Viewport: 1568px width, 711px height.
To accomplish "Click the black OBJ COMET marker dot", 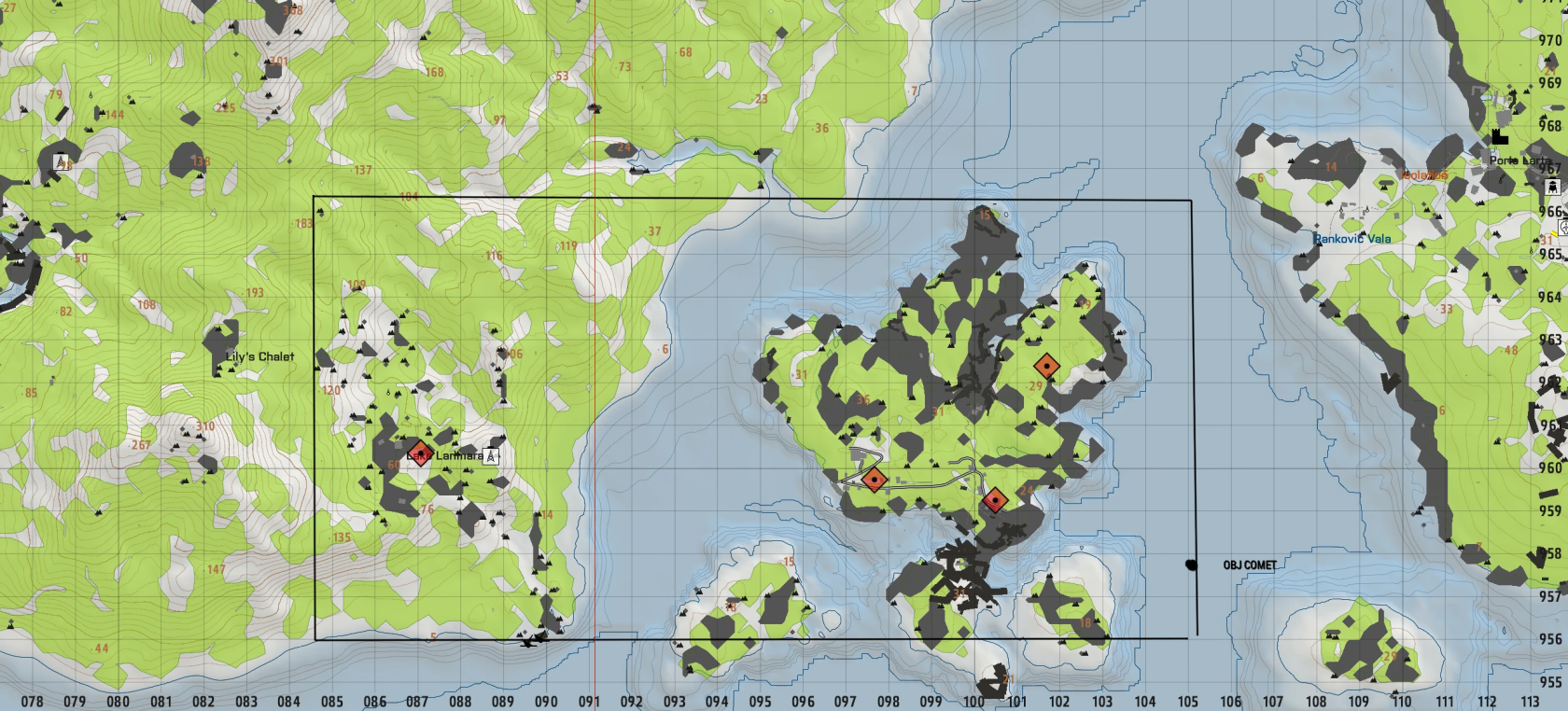I will [x=1193, y=564].
